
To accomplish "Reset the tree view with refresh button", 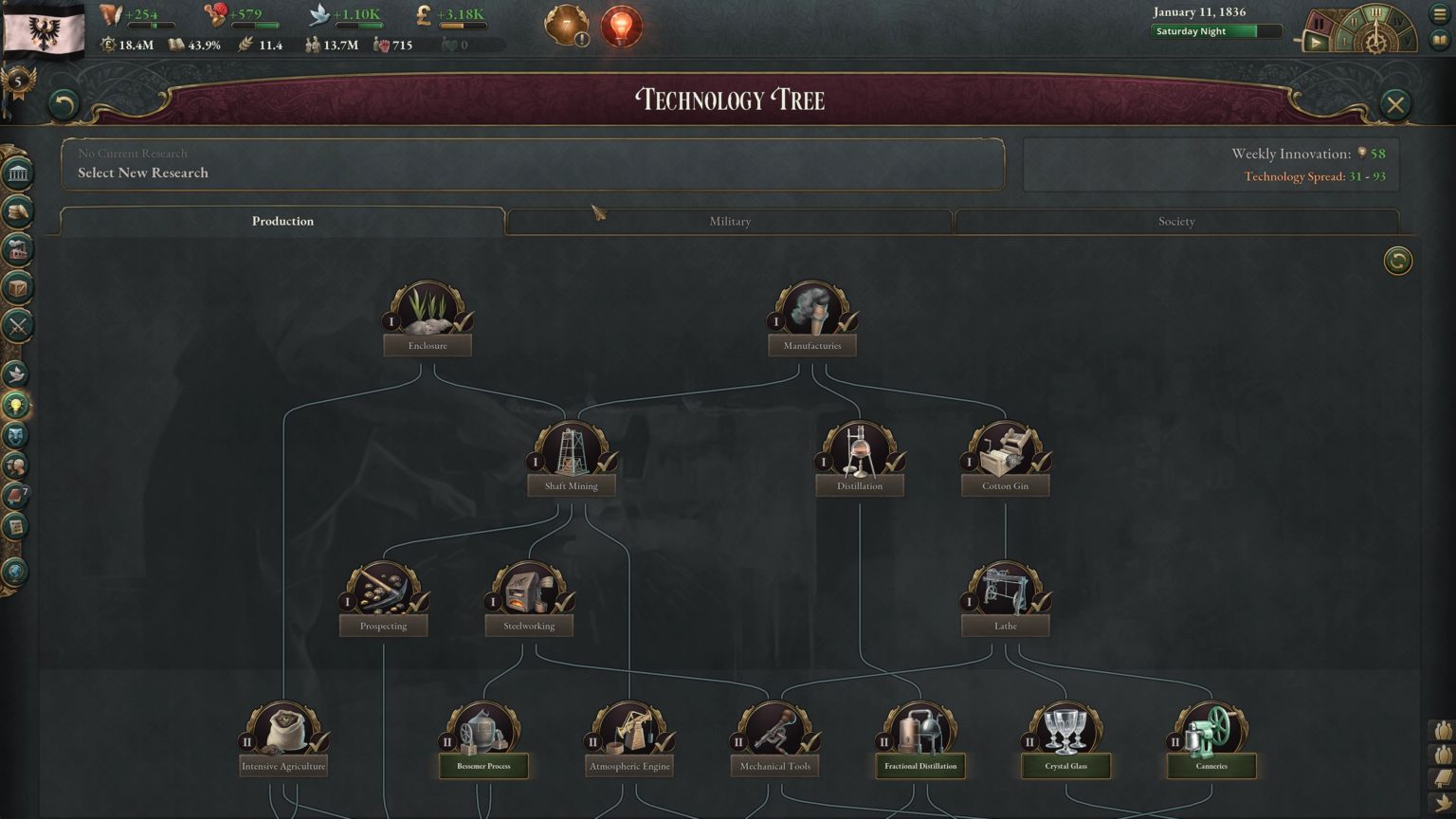I will [1397, 261].
